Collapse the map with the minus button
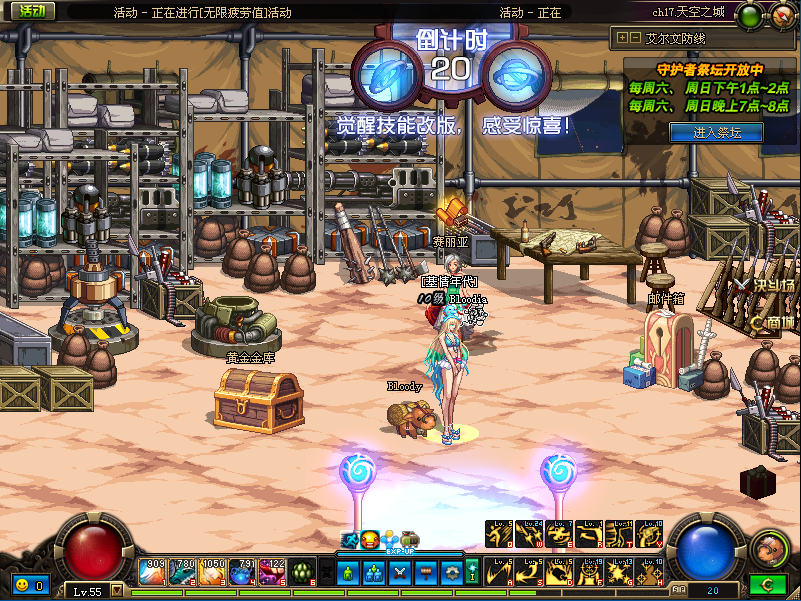Image resolution: width=801 pixels, height=601 pixels. click(x=635, y=38)
